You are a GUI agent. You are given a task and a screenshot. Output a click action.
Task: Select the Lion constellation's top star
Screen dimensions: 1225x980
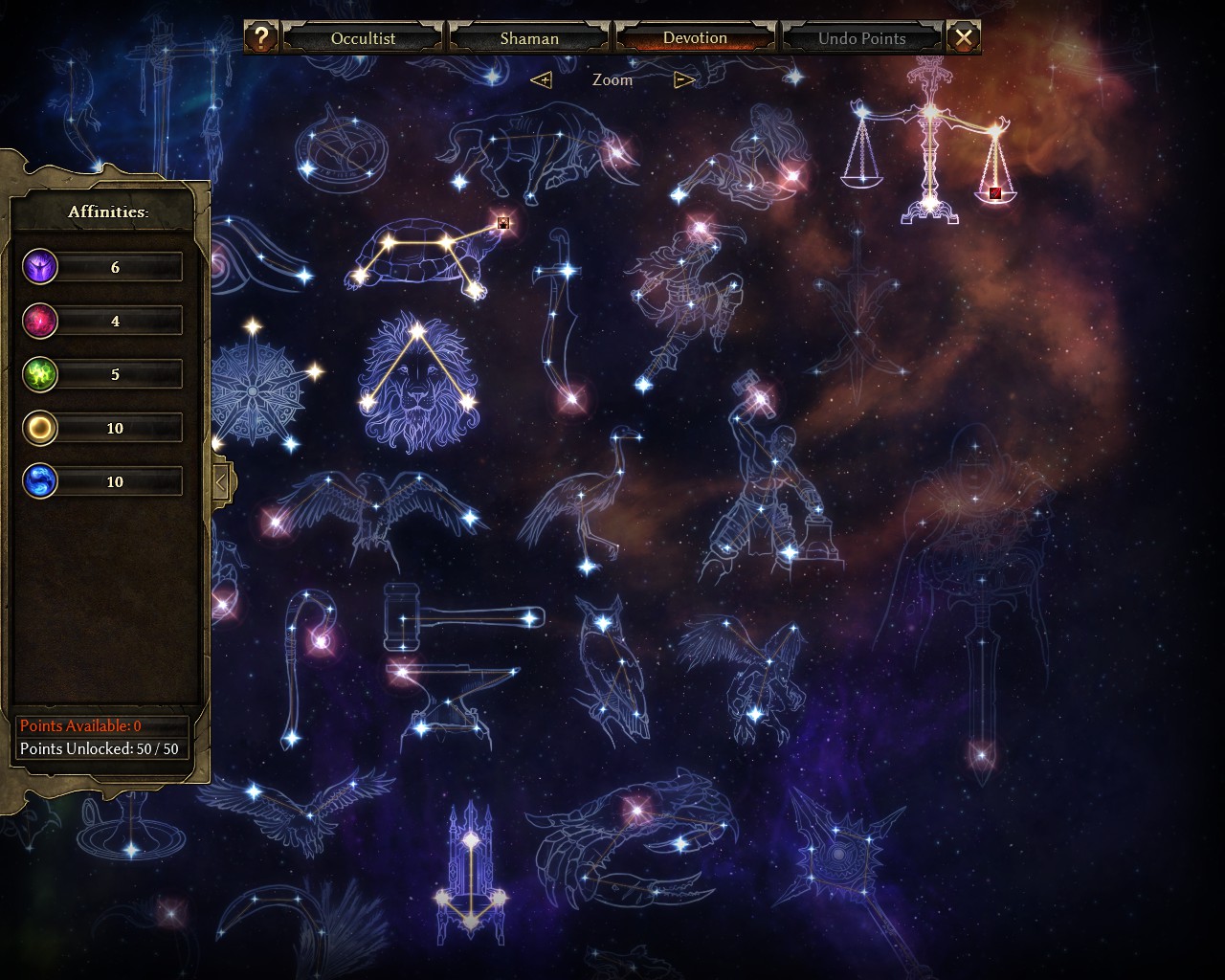[417, 331]
